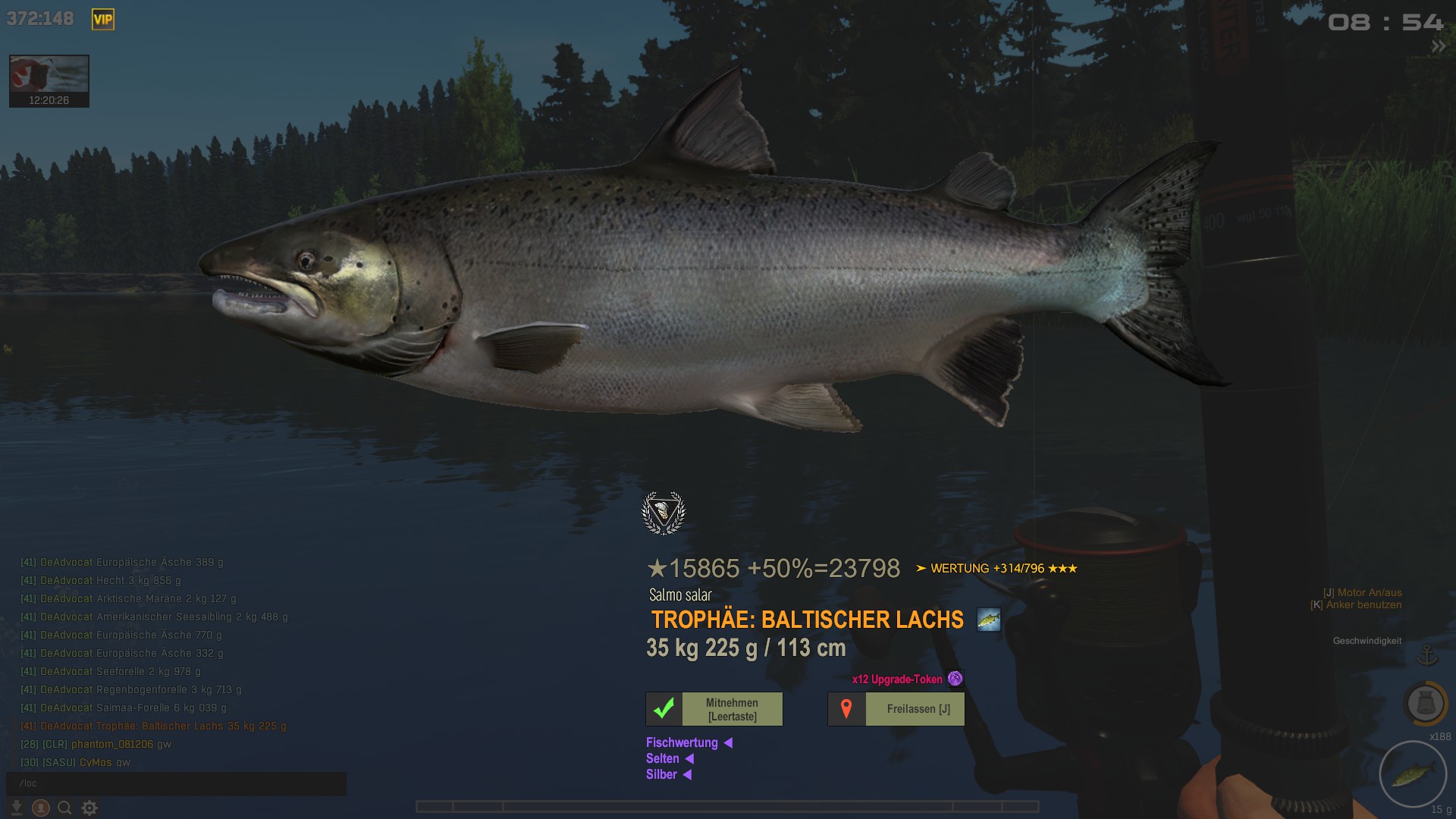Open chat settings with the gear icon

click(x=89, y=808)
